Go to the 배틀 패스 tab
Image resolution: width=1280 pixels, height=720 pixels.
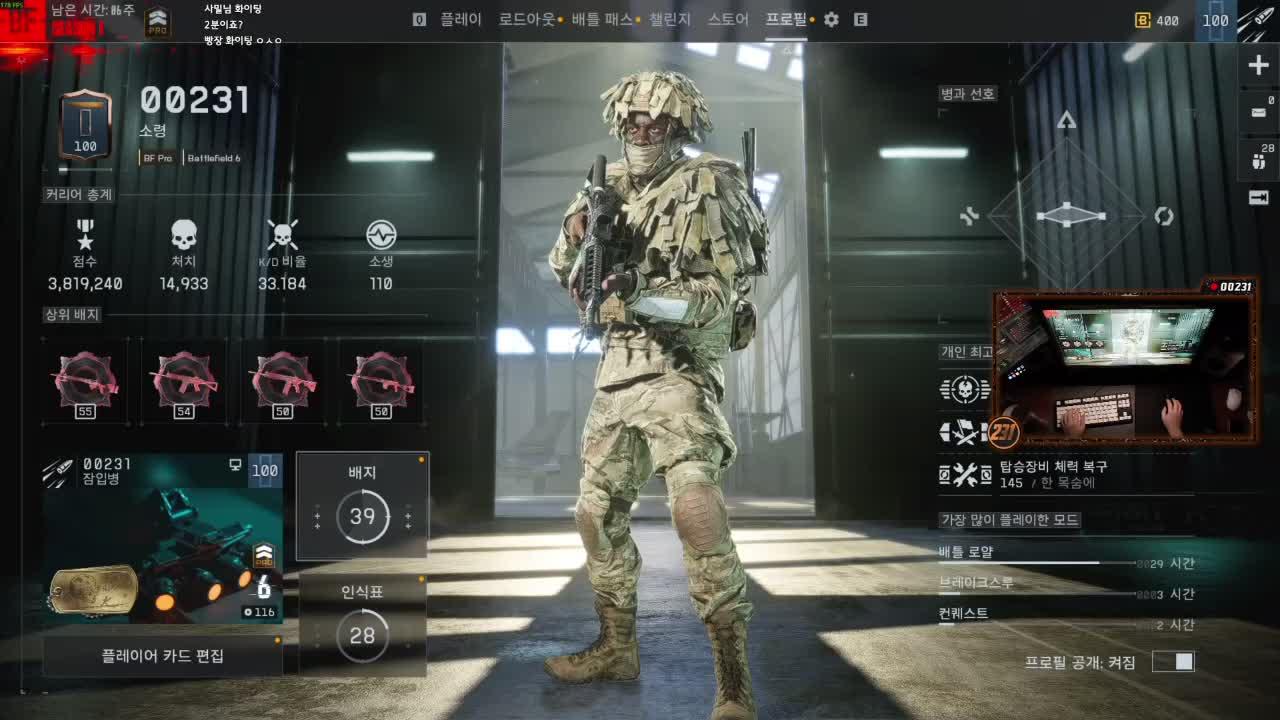(x=602, y=19)
